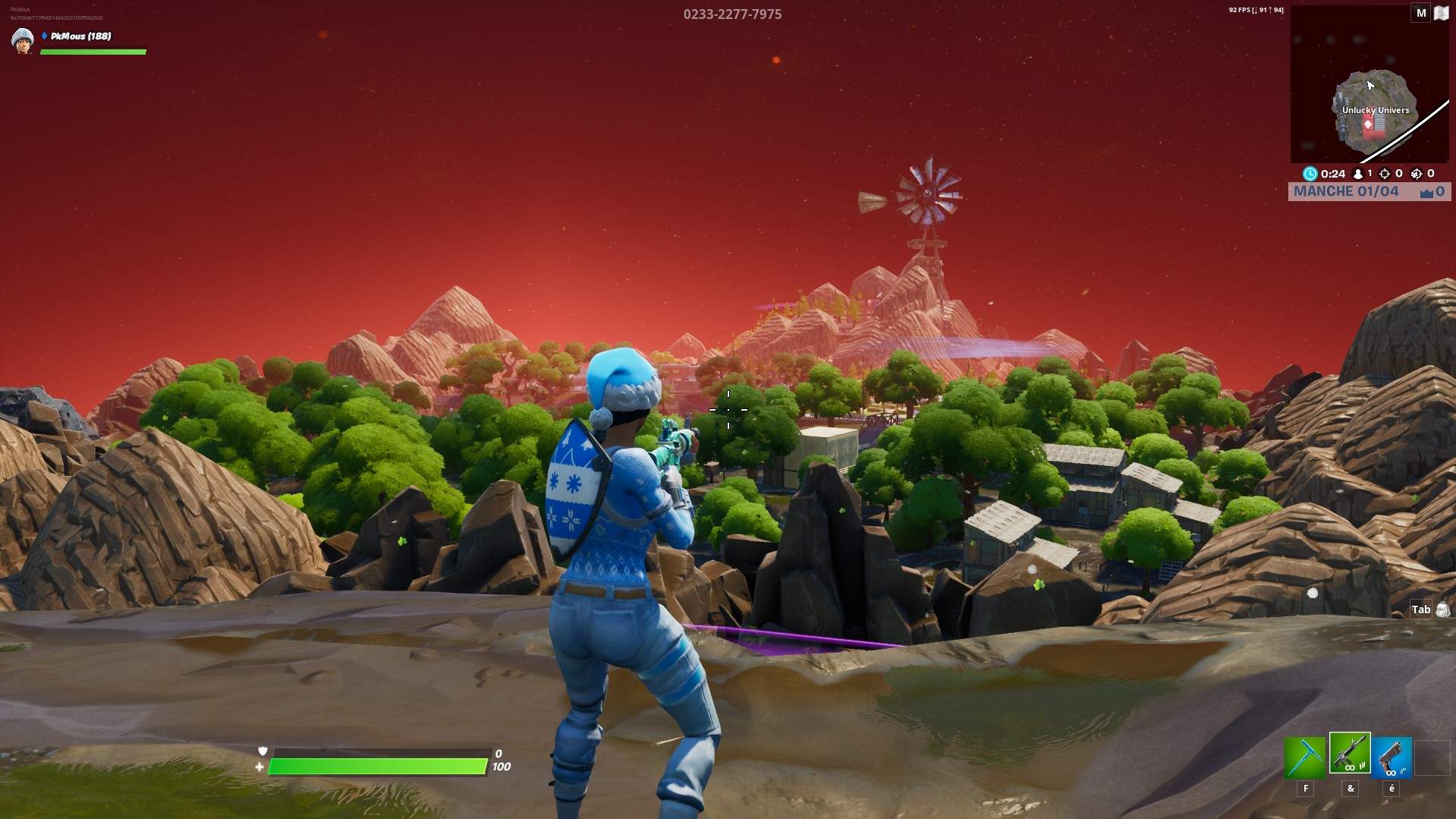
Task: Click the island code 0233-2277-7975 text
Action: pyautogui.click(x=732, y=14)
